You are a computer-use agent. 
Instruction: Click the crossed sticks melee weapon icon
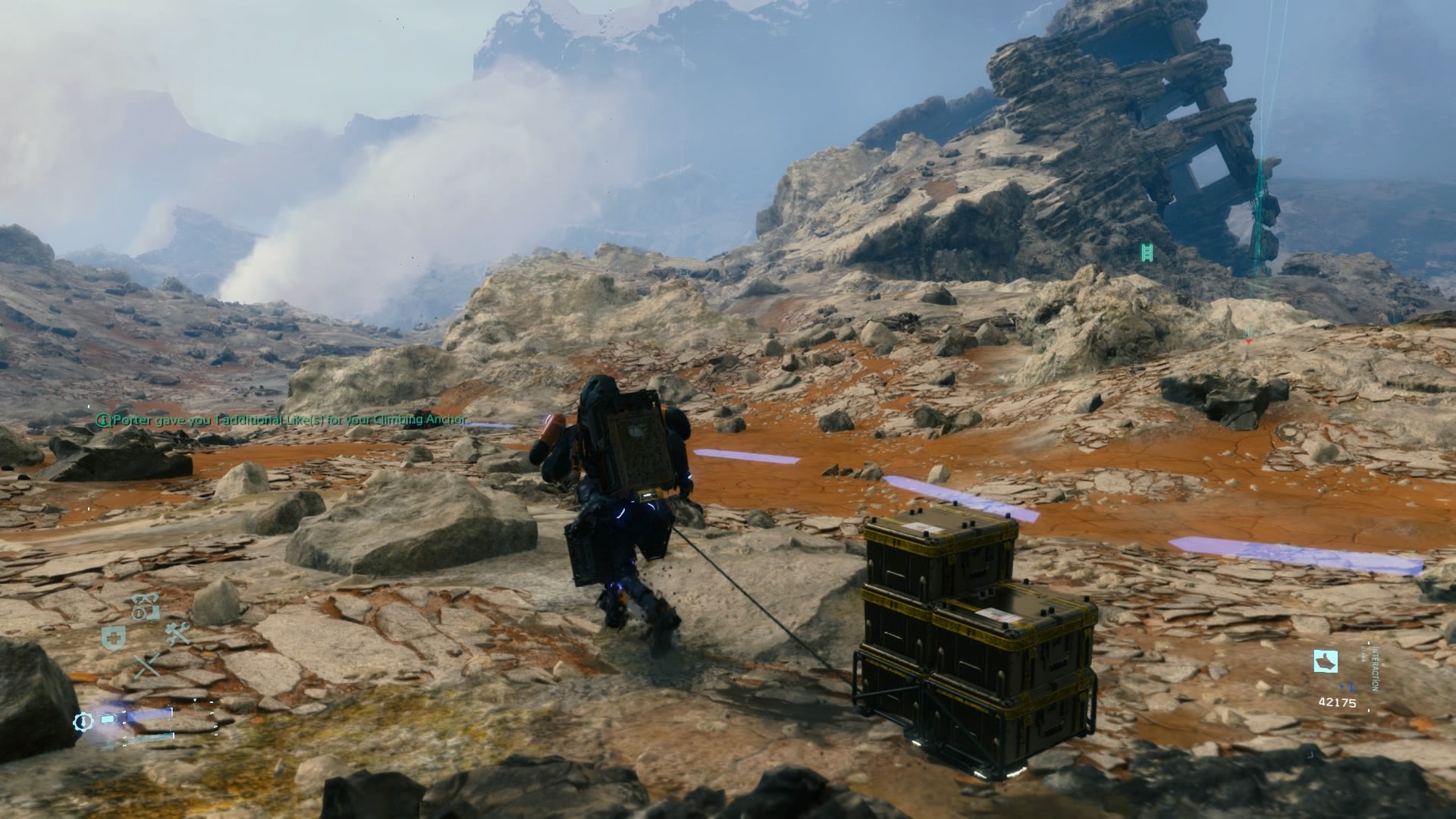pyautogui.click(x=147, y=665)
